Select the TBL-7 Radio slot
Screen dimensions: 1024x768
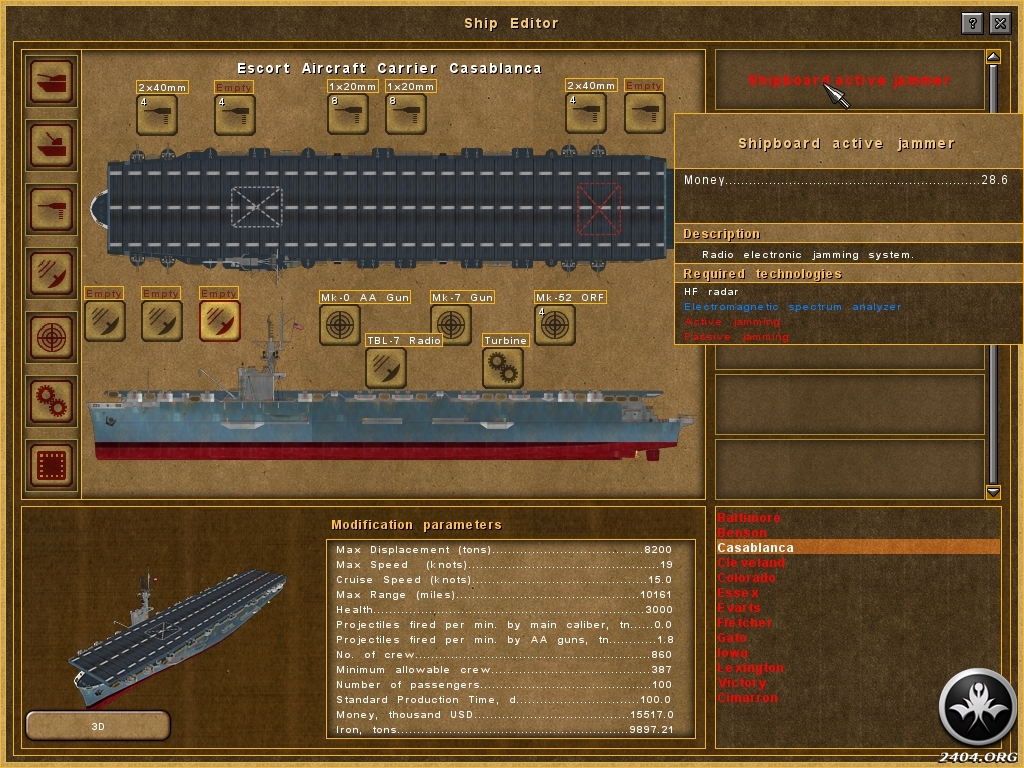tap(385, 368)
